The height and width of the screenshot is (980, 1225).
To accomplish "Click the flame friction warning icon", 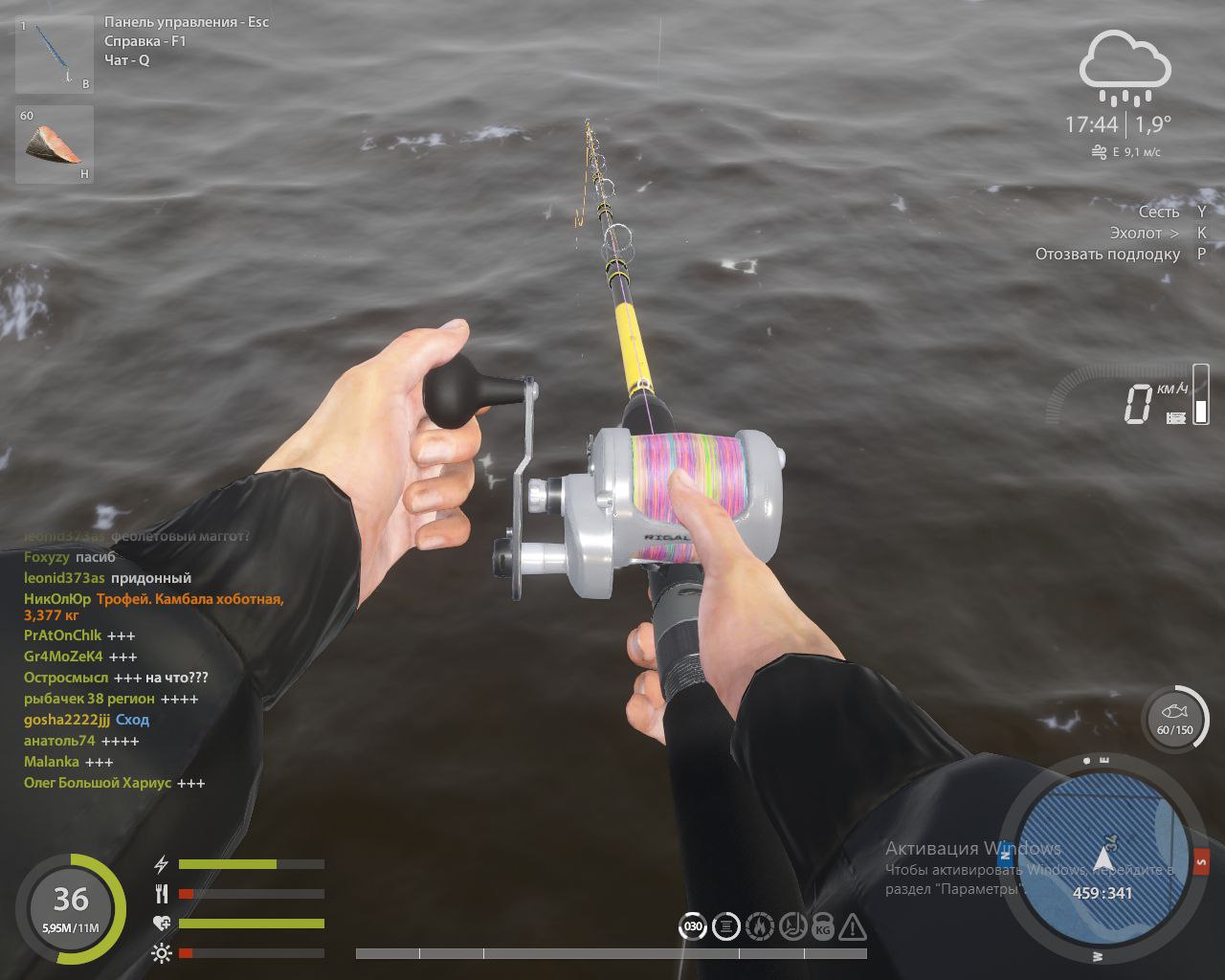I will click(759, 926).
